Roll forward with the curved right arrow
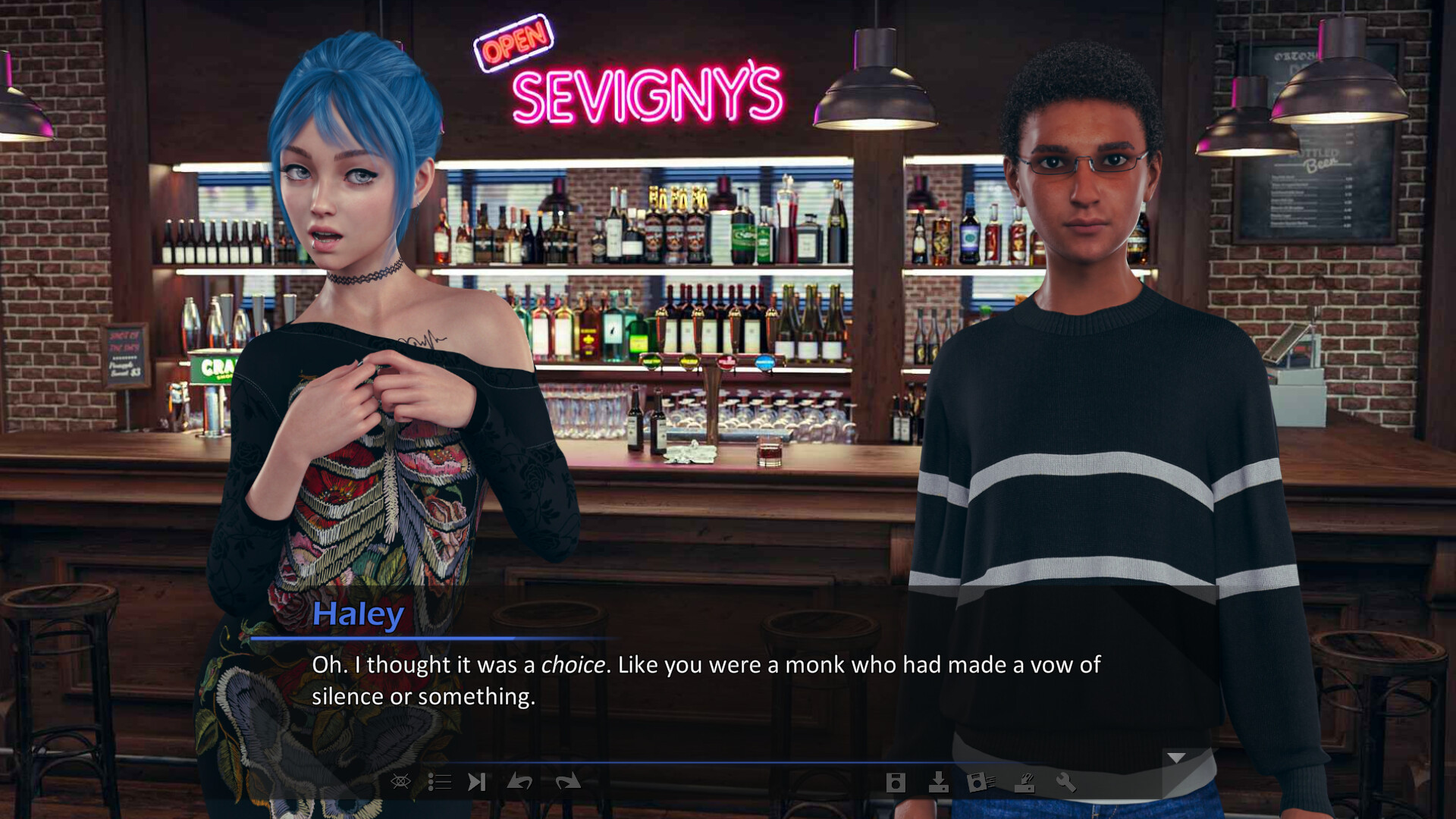The height and width of the screenshot is (819, 1456). click(x=567, y=782)
